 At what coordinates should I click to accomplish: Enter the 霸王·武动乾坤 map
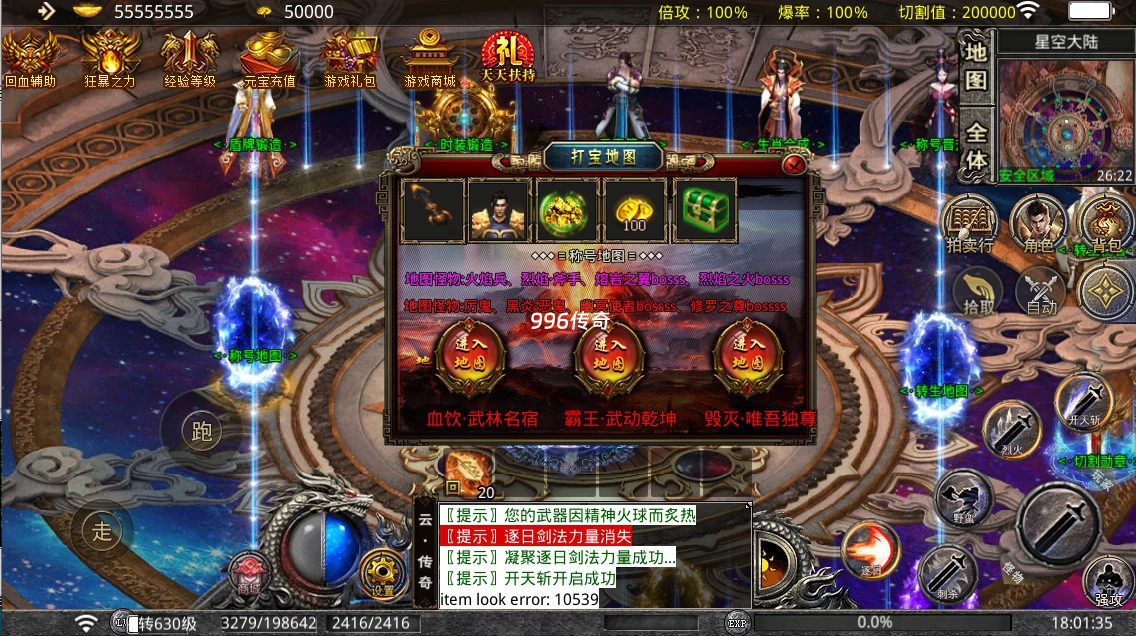609,356
